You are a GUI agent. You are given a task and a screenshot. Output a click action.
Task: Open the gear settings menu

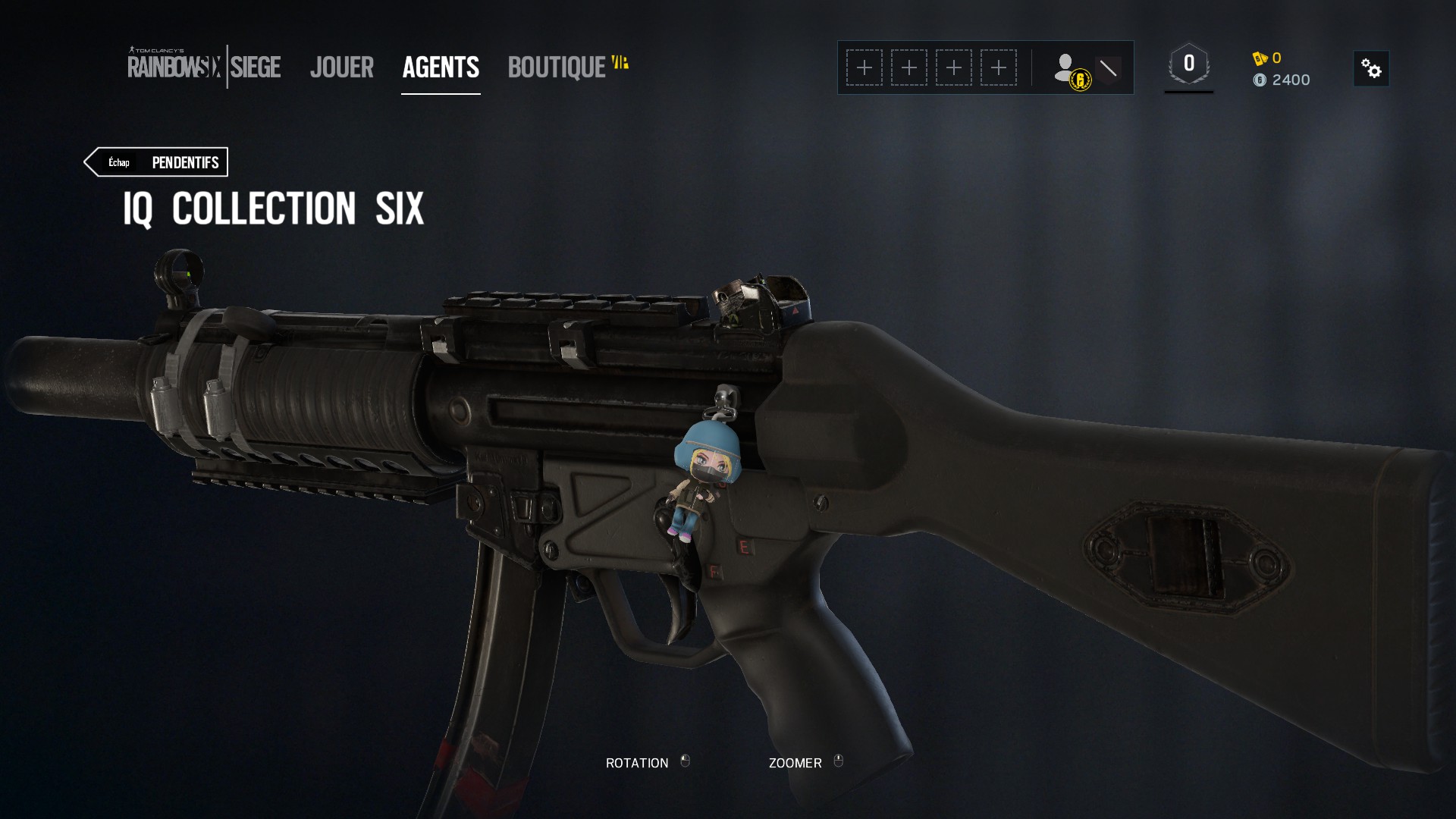click(x=1371, y=69)
